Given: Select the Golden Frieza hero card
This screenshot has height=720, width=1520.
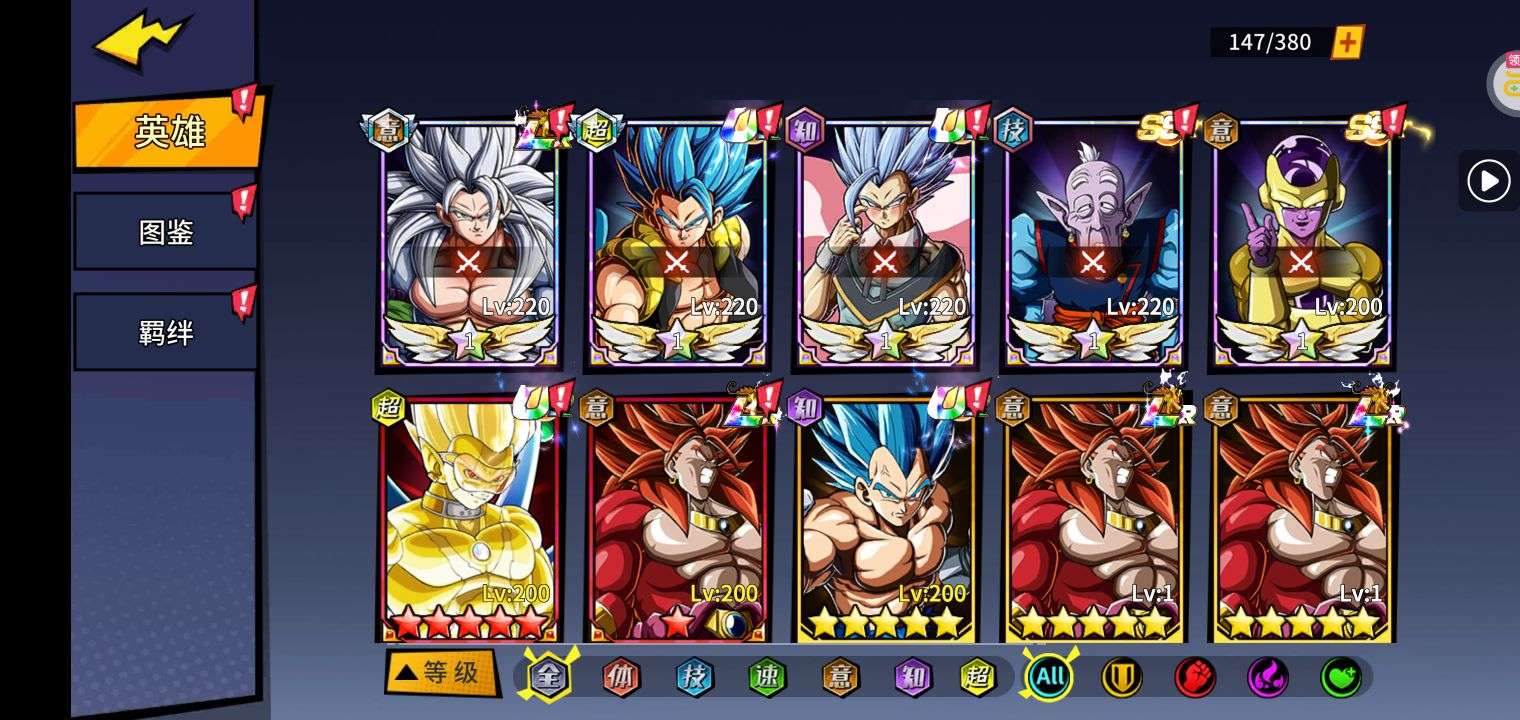Looking at the screenshot, I should coord(1301,242).
